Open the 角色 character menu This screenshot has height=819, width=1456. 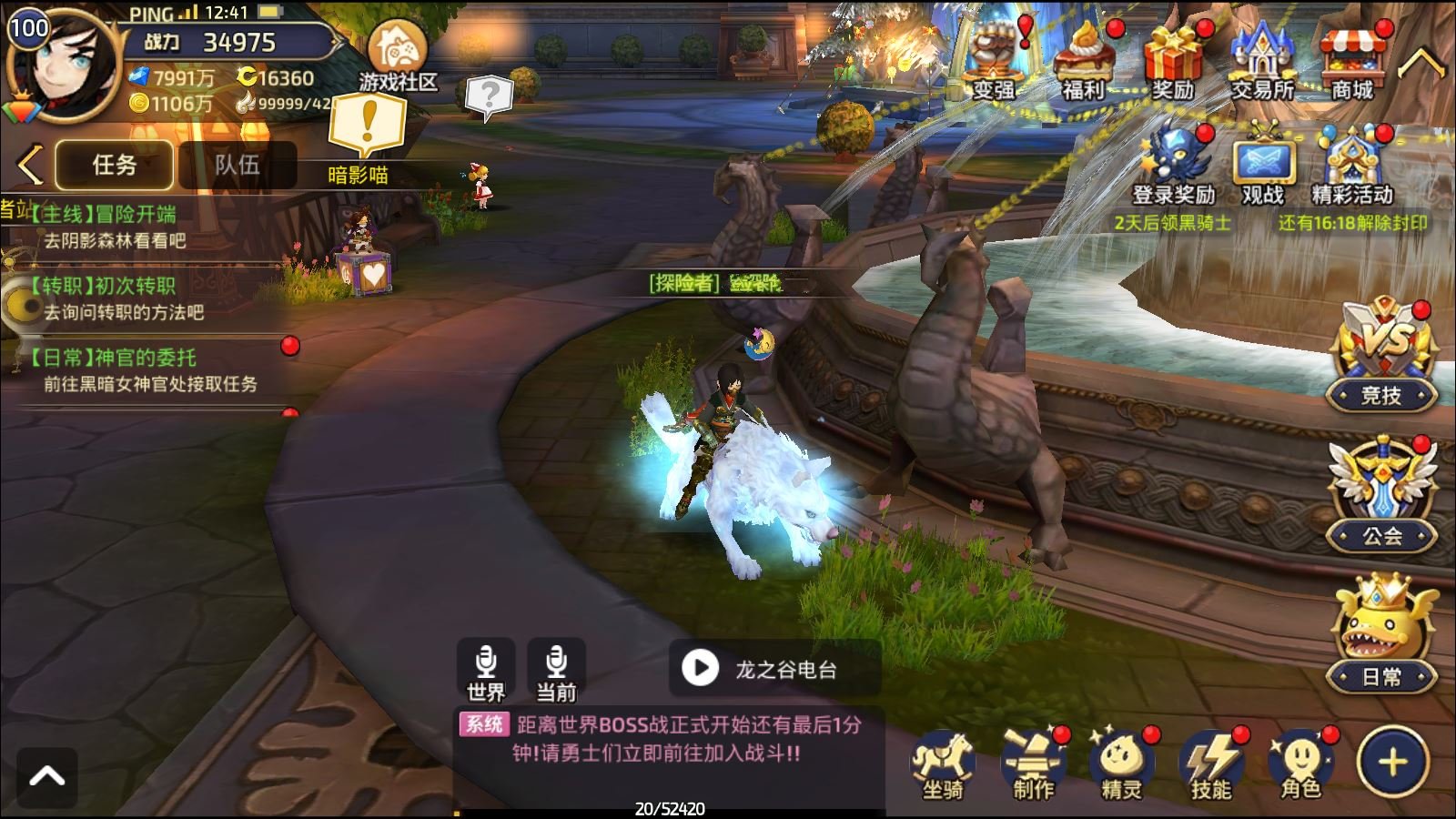(1300, 764)
